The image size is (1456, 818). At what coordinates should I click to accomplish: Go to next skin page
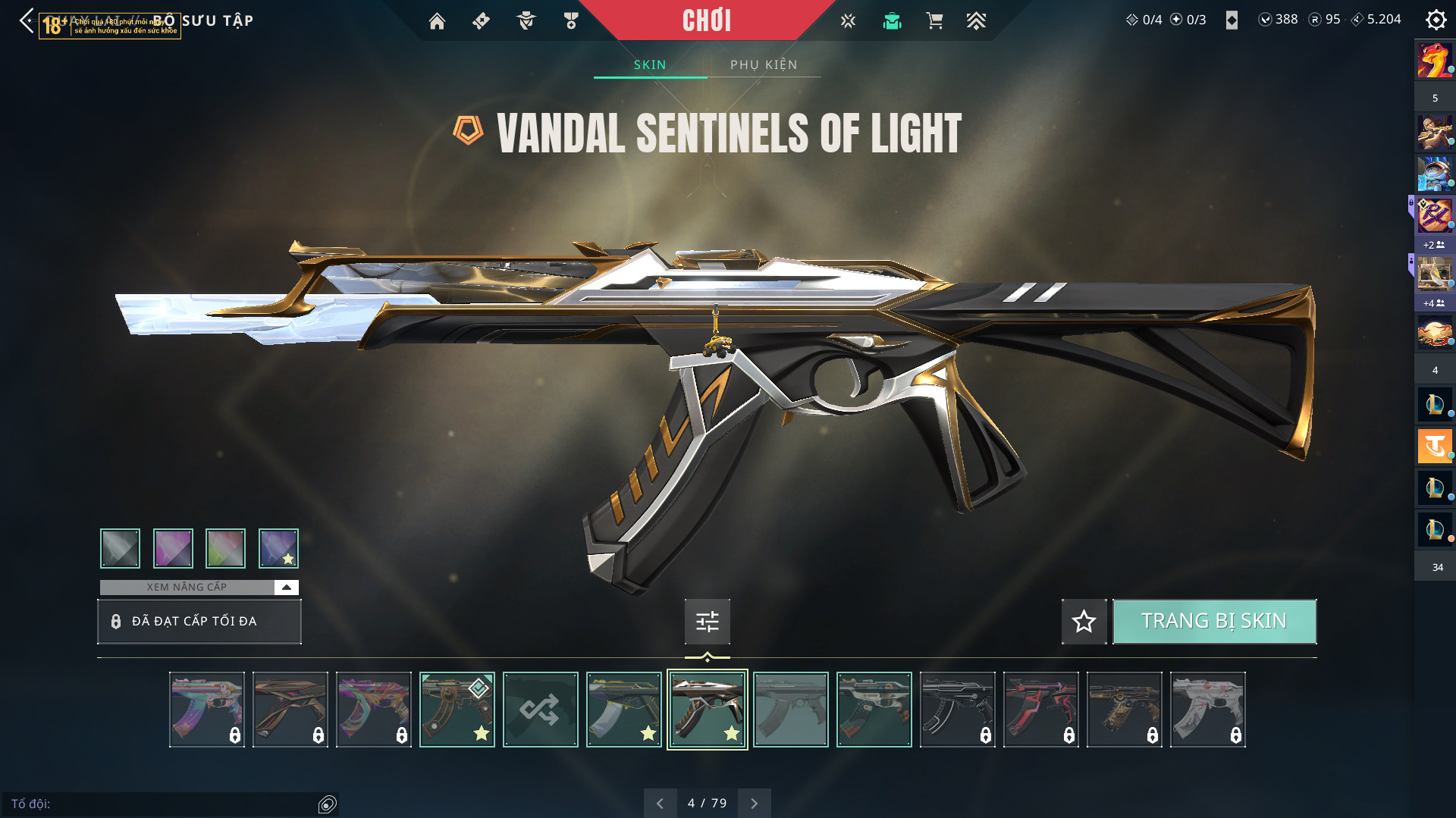click(x=754, y=803)
